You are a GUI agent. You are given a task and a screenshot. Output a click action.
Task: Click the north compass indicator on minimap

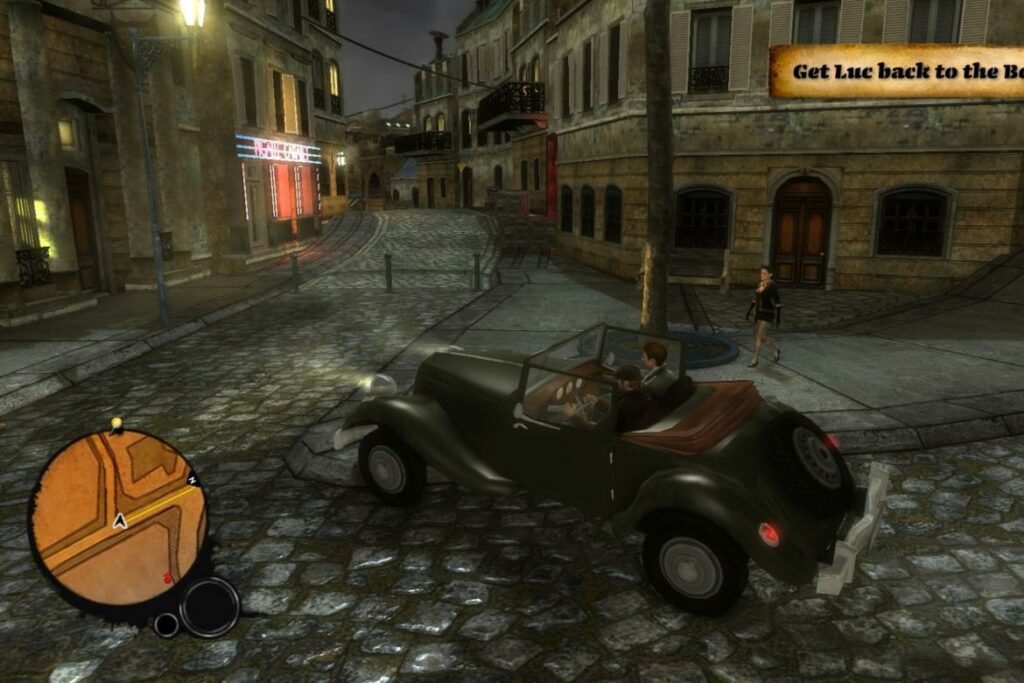192,481
